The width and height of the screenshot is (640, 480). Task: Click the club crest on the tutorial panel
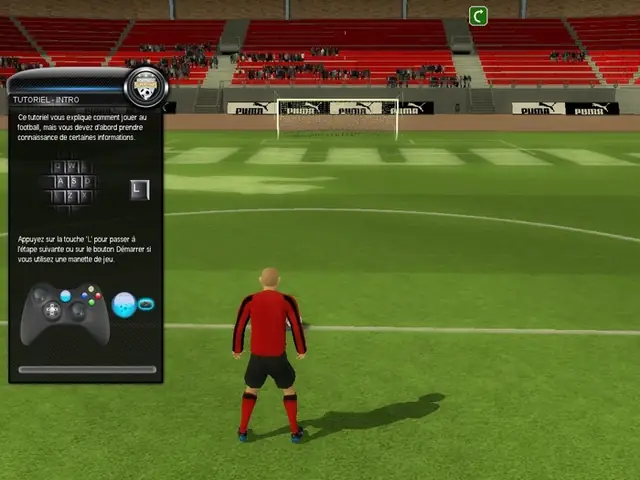[x=146, y=87]
